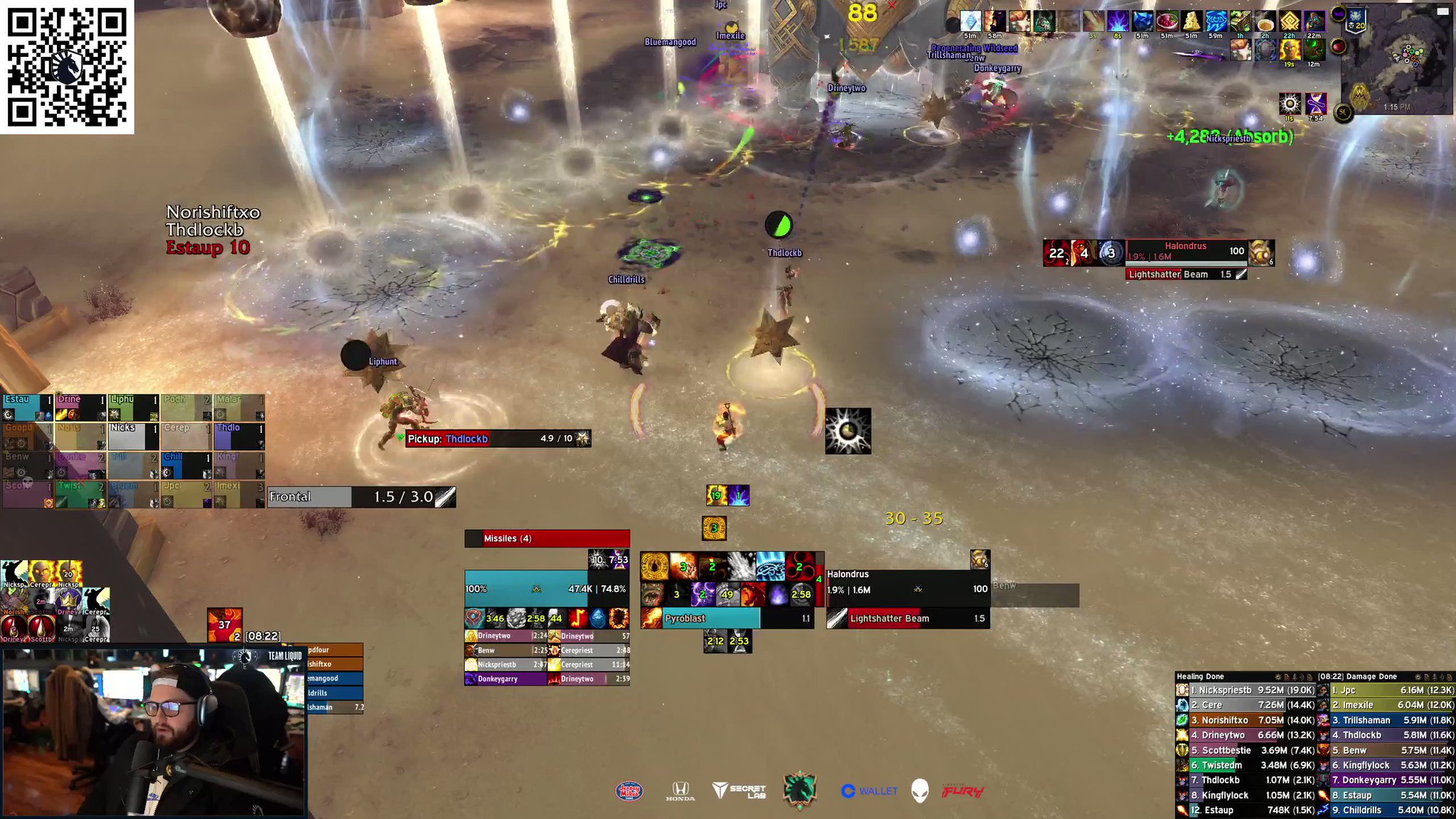
Task: Open the purple tracking dropdown above the minimap
Action: click(x=1339, y=13)
